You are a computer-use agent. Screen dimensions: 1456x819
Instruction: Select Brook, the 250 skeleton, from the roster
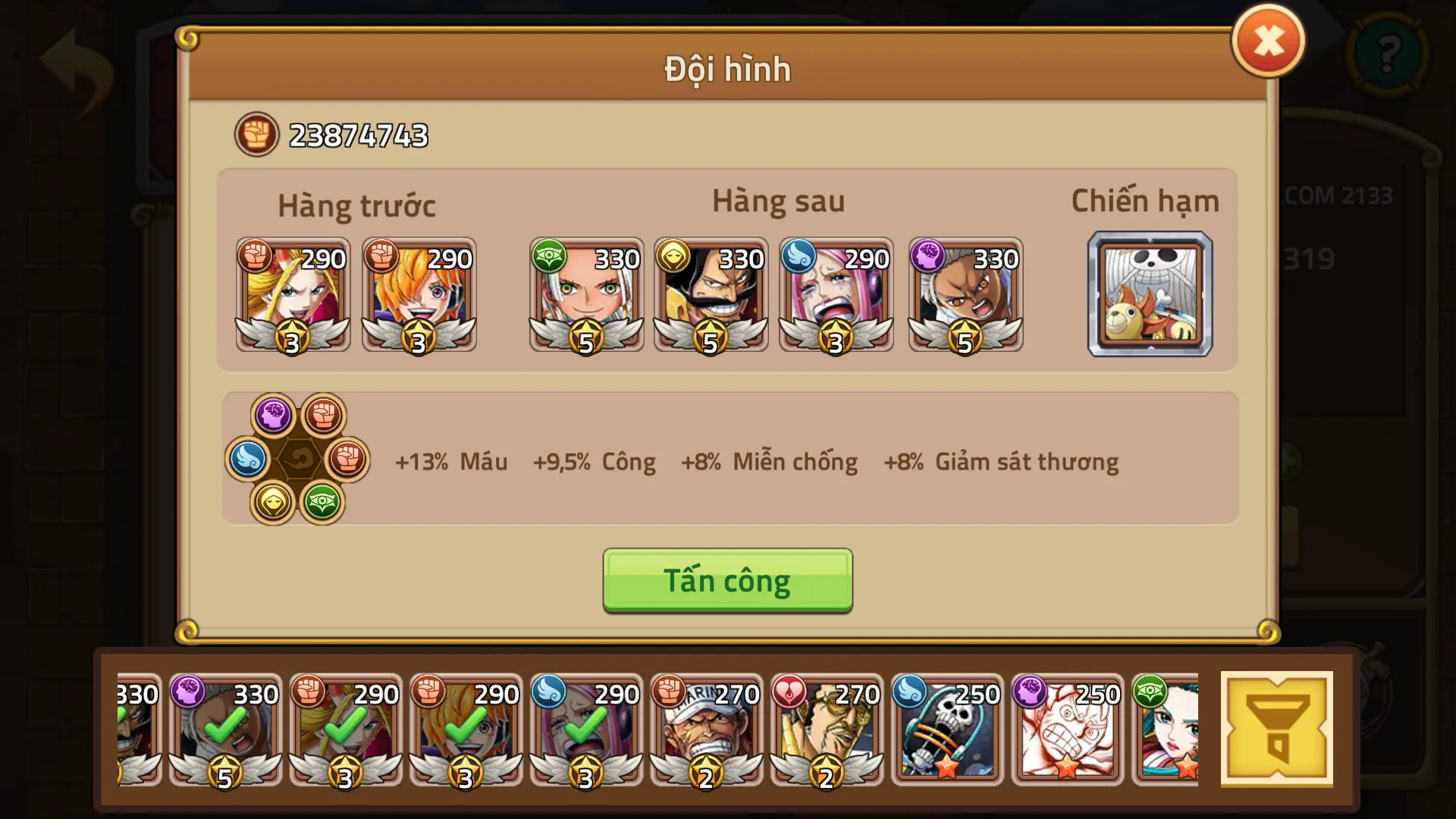pyautogui.click(x=946, y=732)
